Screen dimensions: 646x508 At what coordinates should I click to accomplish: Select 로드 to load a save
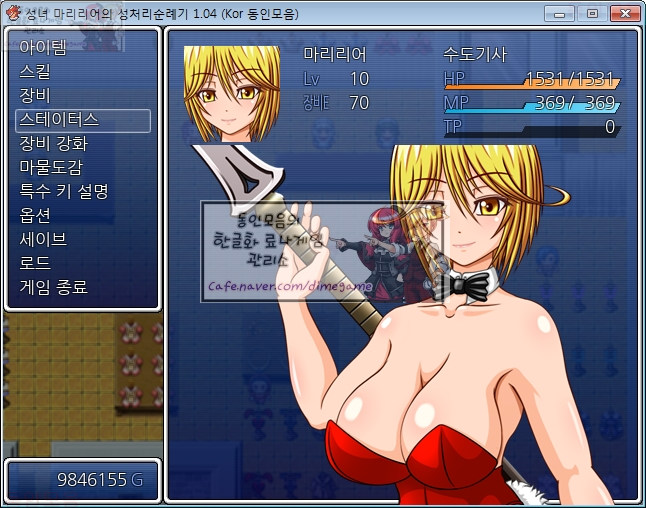coord(35,264)
